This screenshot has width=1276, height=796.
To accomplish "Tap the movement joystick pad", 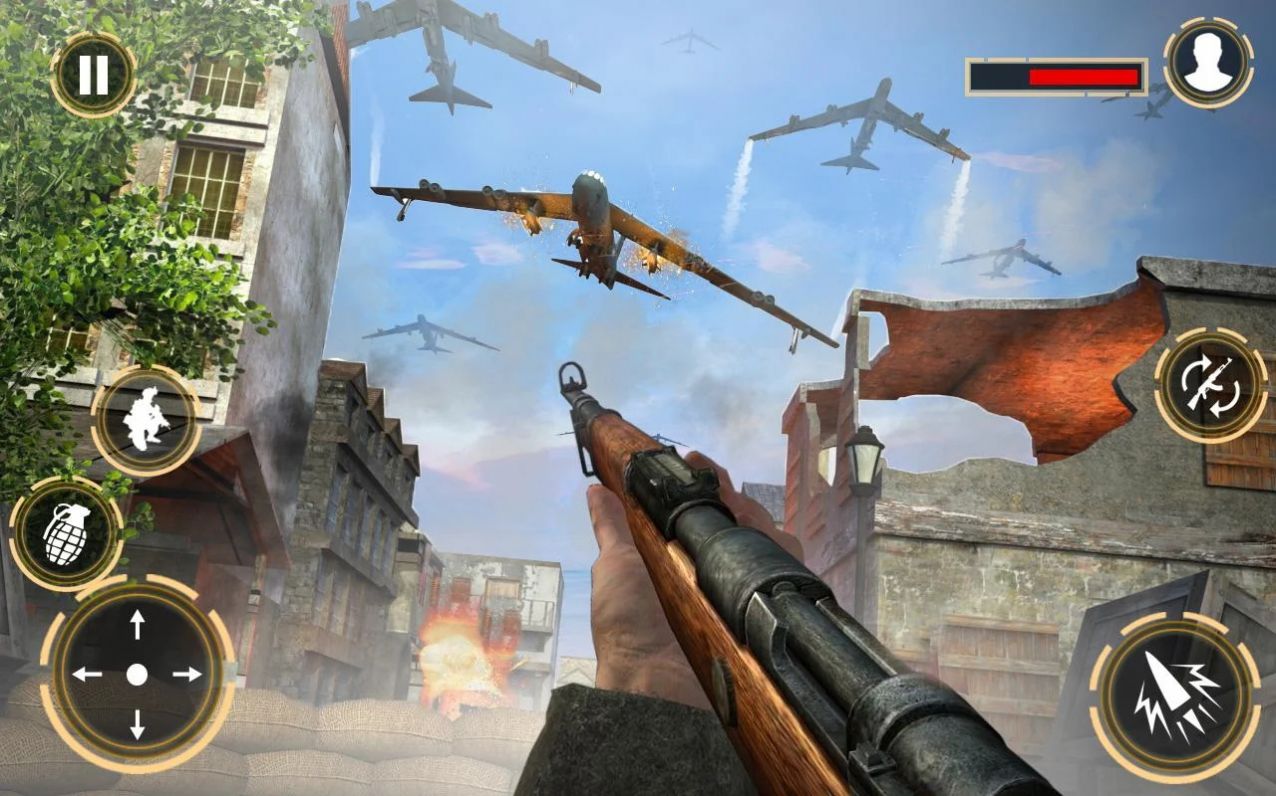I will click(137, 674).
